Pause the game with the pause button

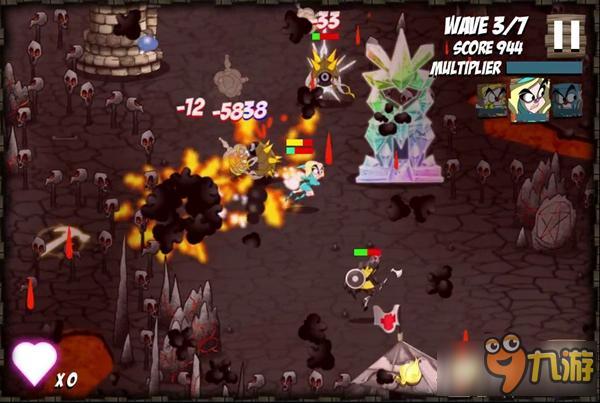click(x=566, y=33)
